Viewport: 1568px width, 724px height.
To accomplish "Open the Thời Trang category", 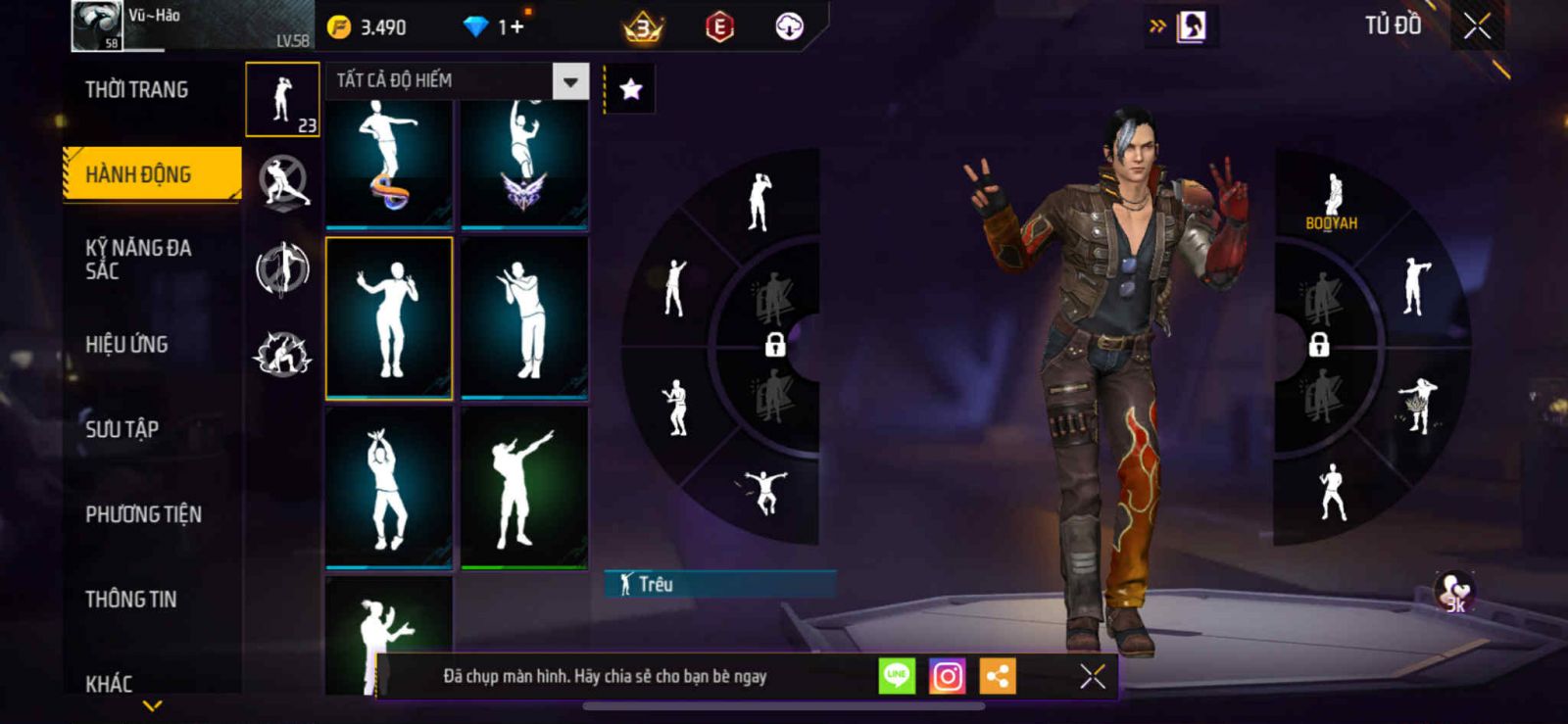I will click(137, 90).
